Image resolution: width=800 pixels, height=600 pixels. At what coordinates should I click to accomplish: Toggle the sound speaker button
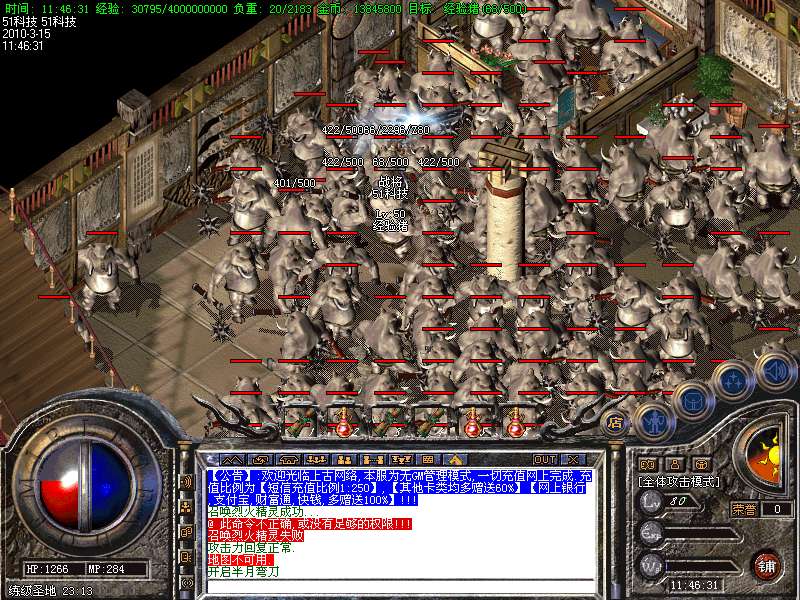pos(774,367)
